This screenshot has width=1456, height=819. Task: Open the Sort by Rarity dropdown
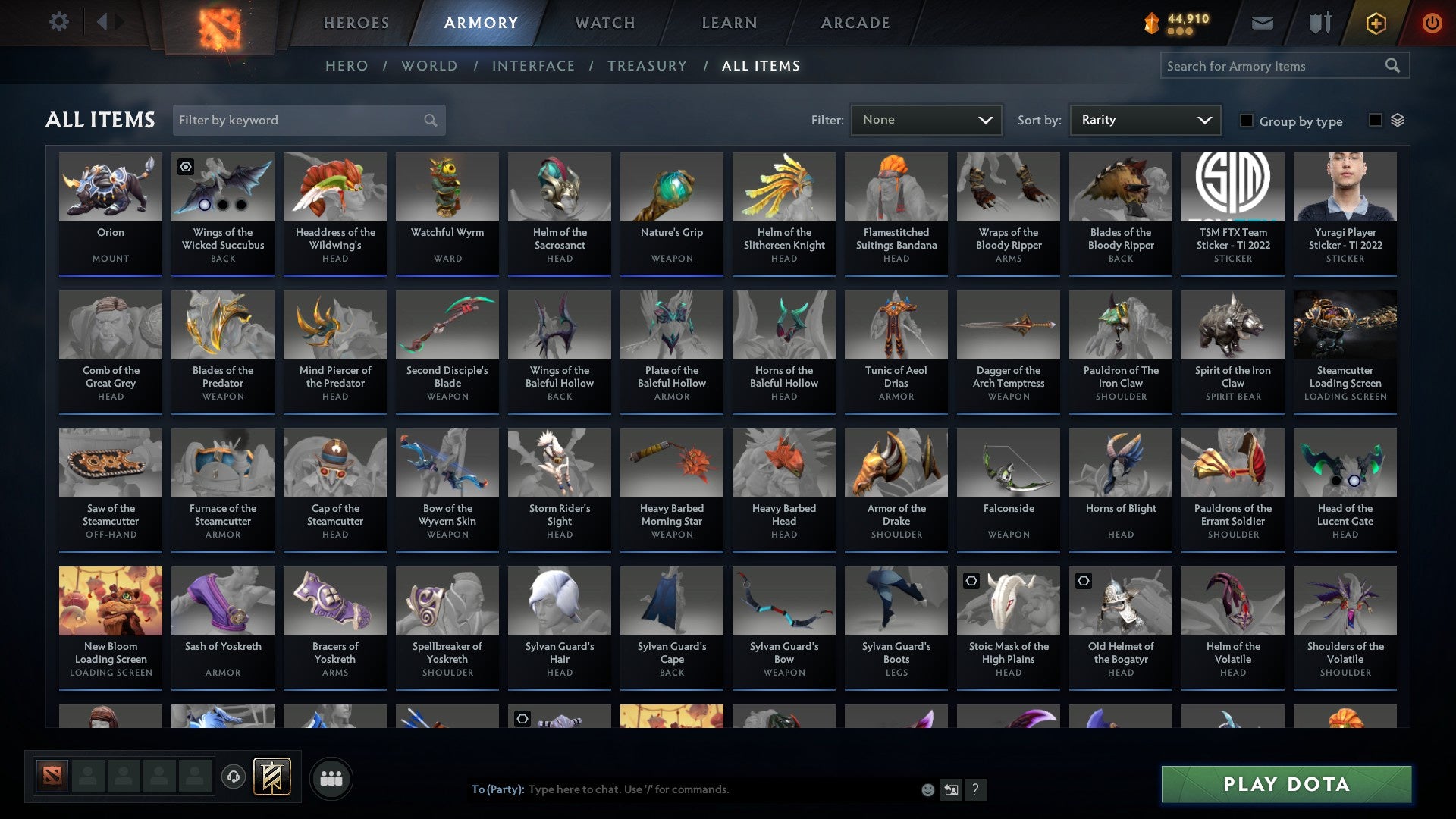pyautogui.click(x=1144, y=119)
